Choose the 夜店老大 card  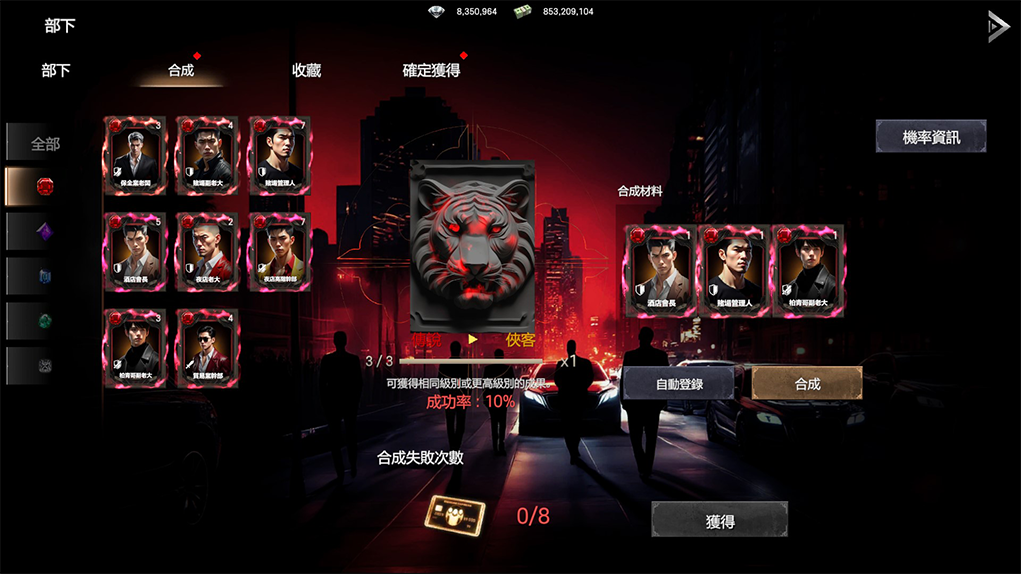pyautogui.click(x=208, y=252)
